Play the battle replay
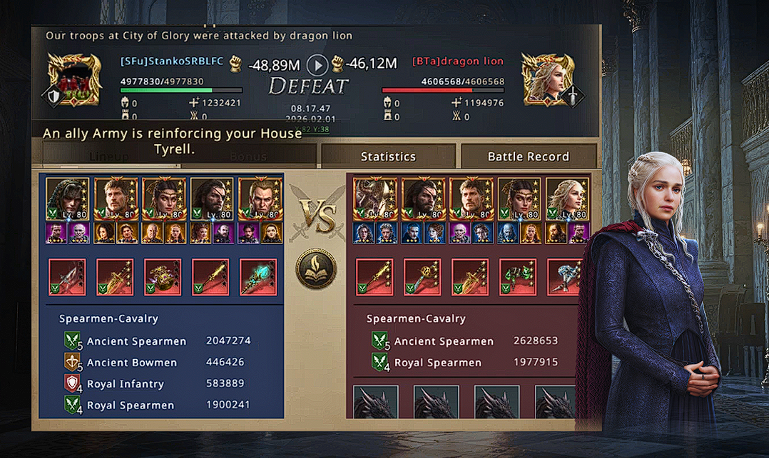Image resolution: width=769 pixels, height=458 pixels. point(317,65)
